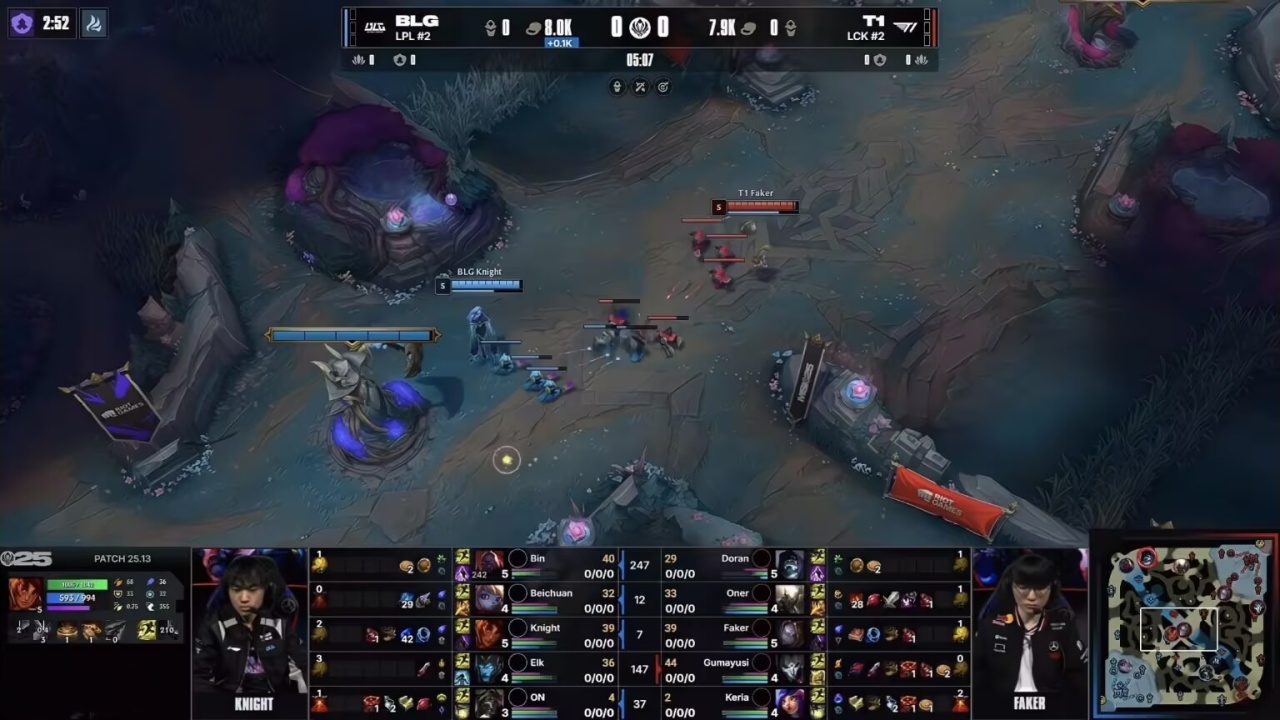Screen dimensions: 1280x720
Task: Open the Knight player camera thumbnail
Action: (253, 628)
